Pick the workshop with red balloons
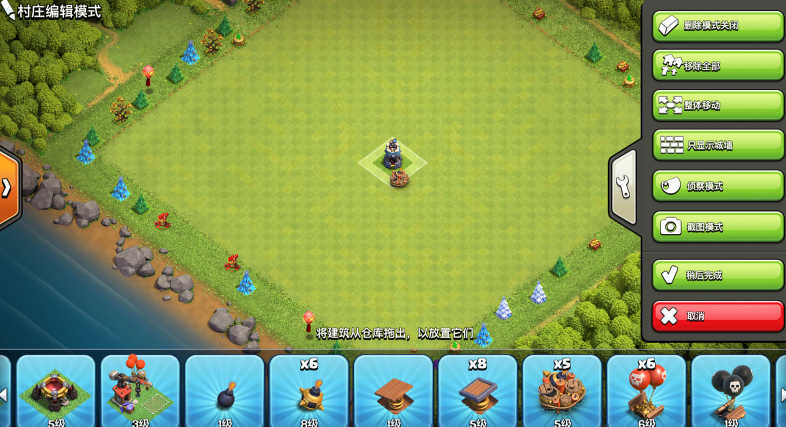The height and width of the screenshot is (427, 786). [x=140, y=391]
